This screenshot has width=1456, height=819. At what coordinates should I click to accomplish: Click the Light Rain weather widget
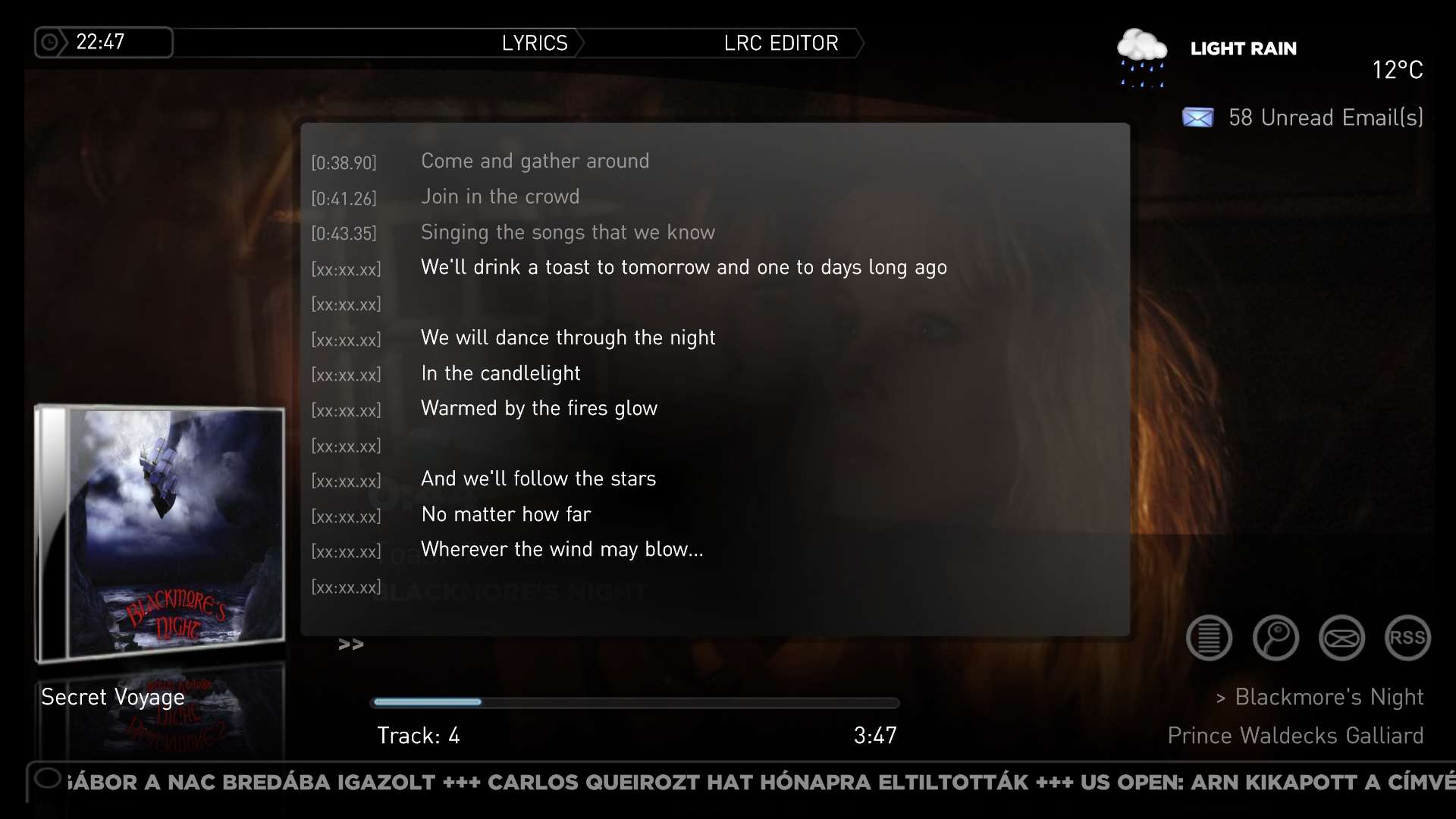(x=1243, y=49)
